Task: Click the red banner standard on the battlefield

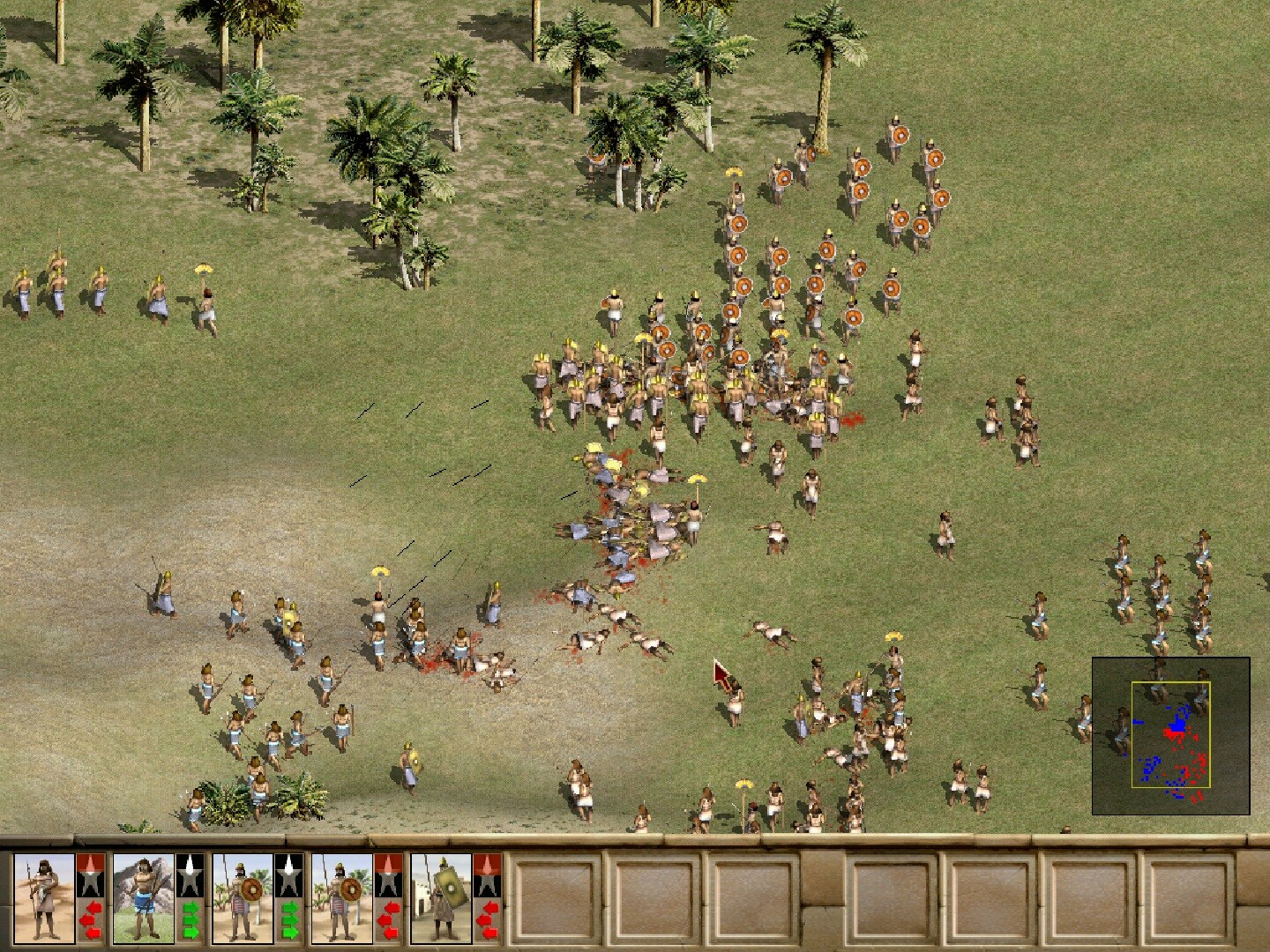Action: [721, 674]
